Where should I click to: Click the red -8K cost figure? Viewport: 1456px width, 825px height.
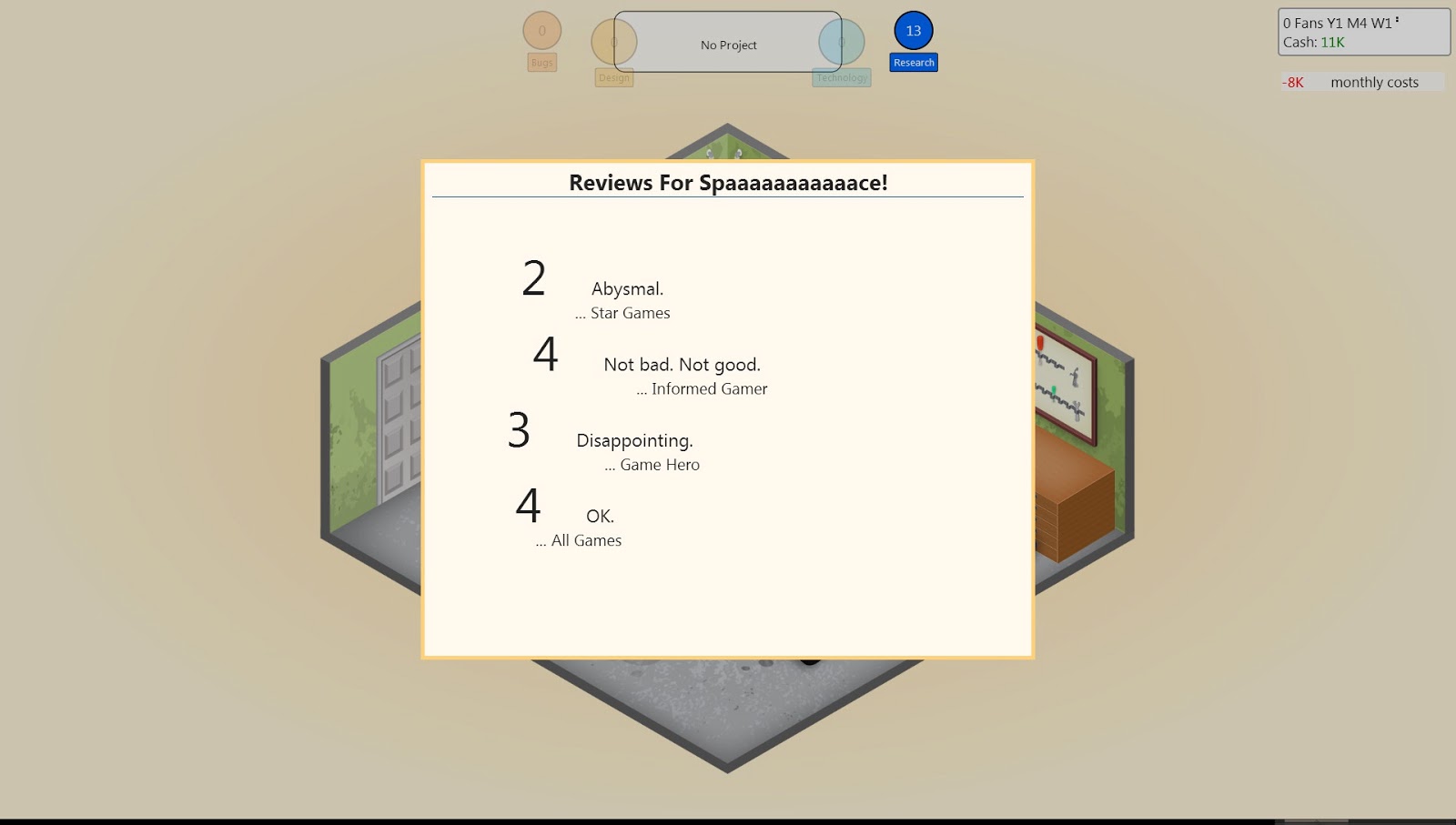pos(1293,82)
